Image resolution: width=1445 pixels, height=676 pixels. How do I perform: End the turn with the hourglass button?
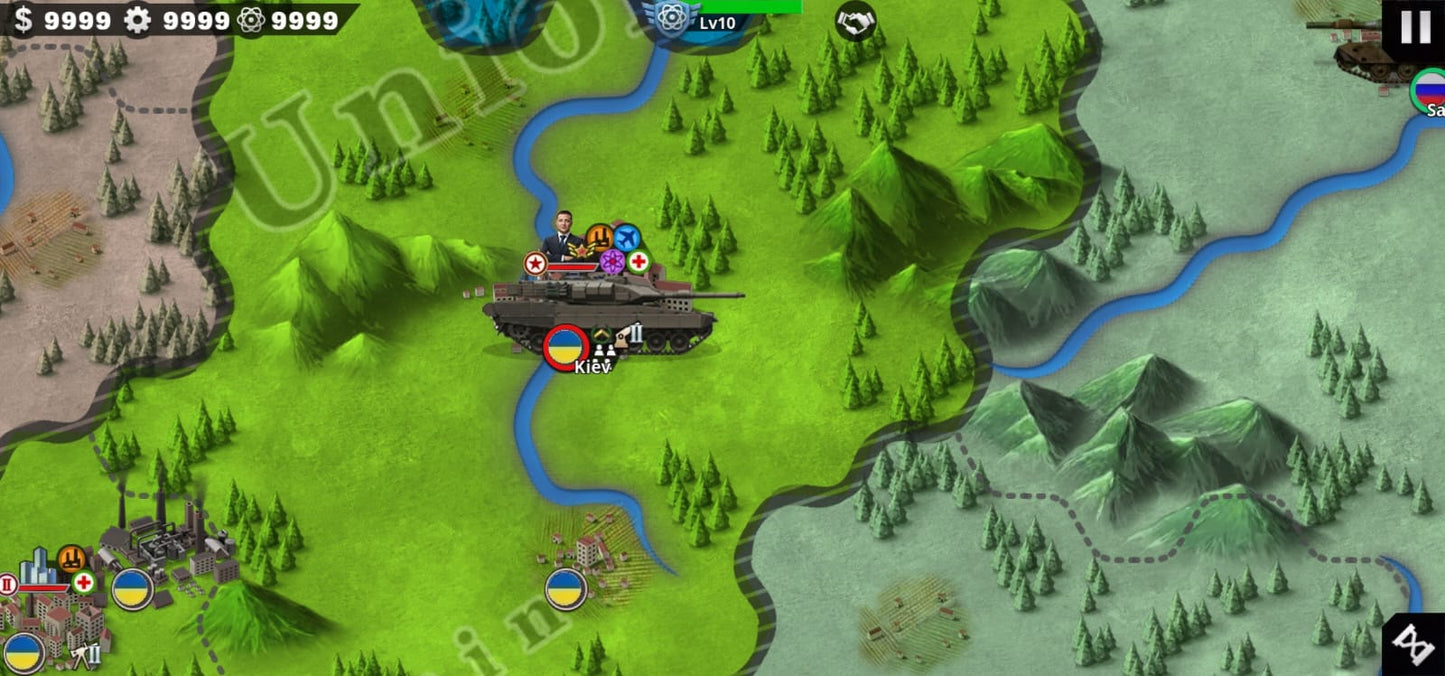(x=1415, y=645)
